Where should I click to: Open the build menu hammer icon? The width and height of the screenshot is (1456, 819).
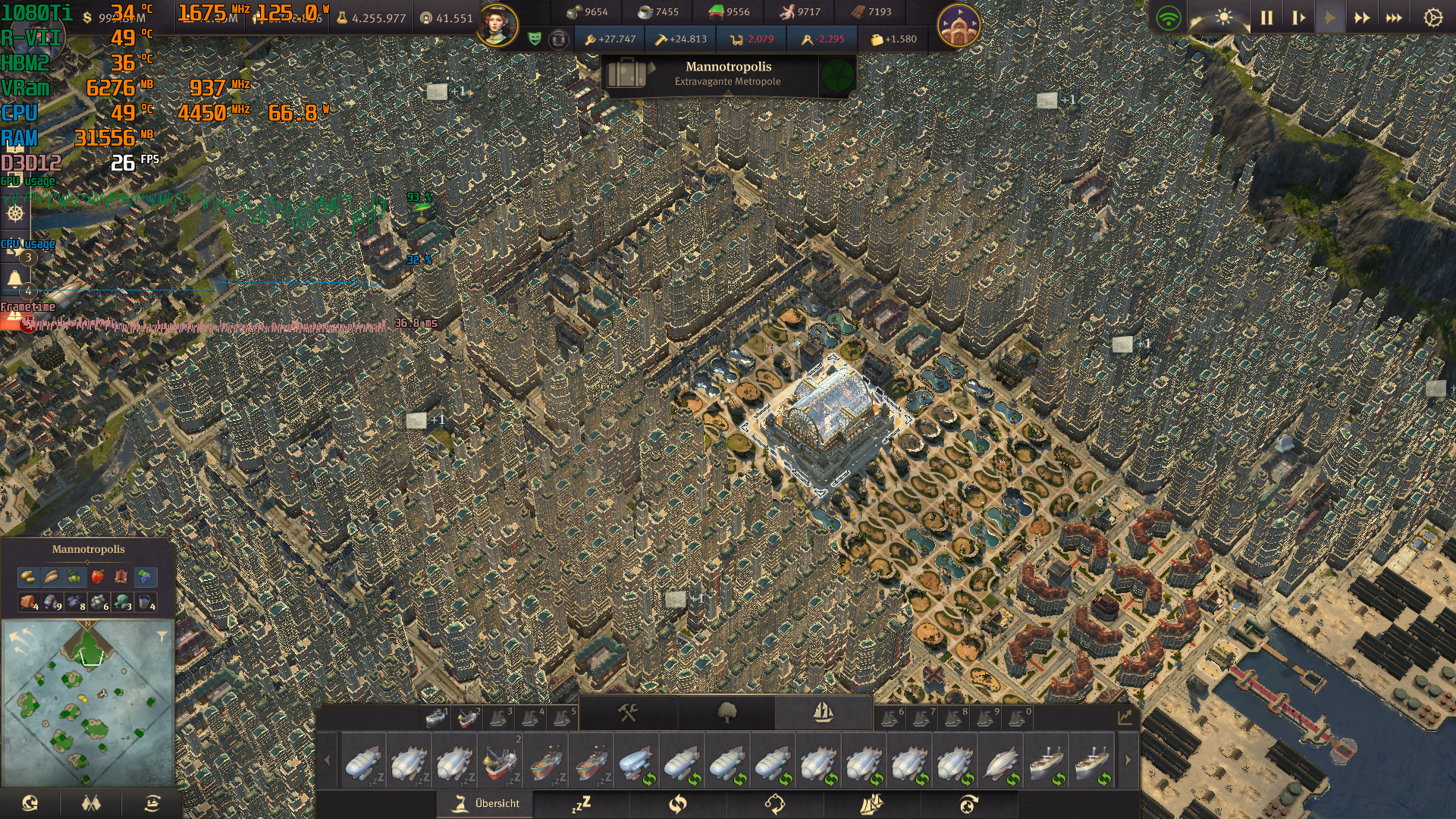point(627,713)
